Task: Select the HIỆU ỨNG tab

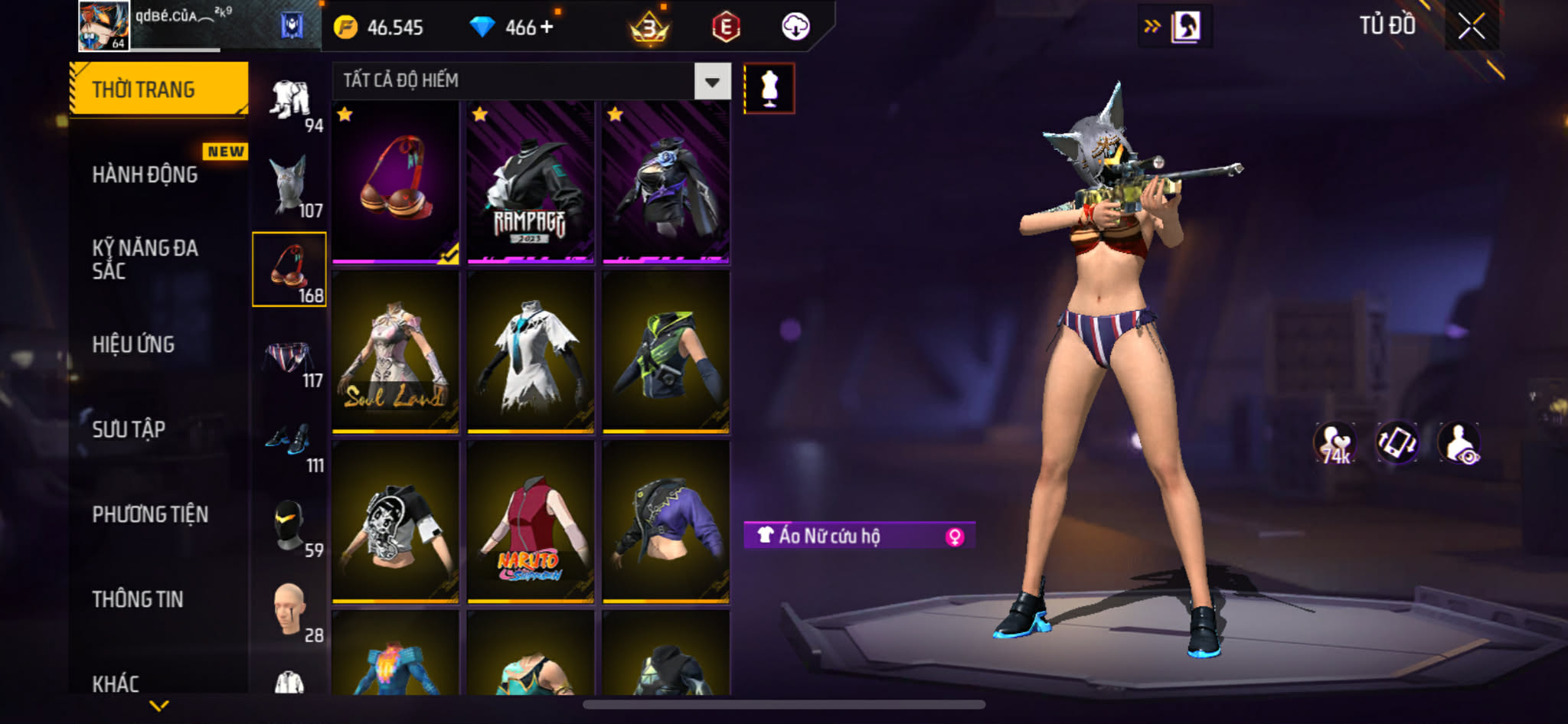Action: (x=134, y=344)
